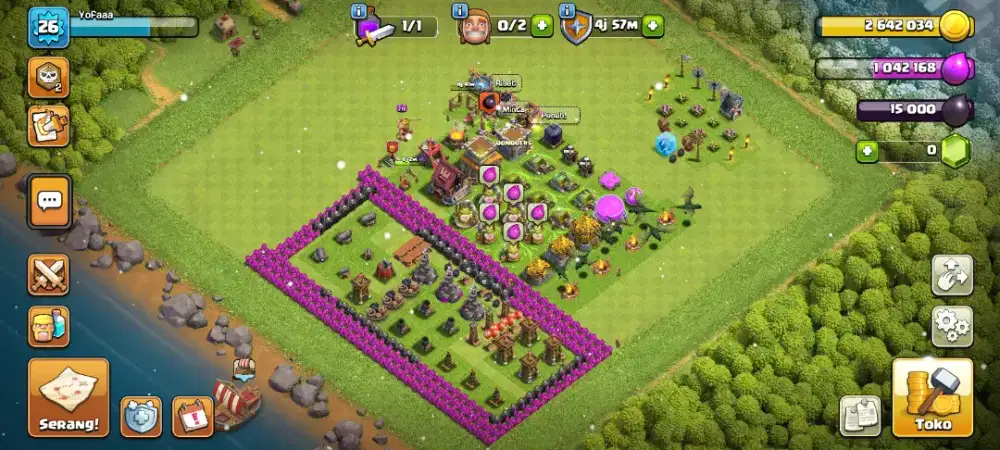This screenshot has height=450, width=1000.
Task: Open the crossed swords icon
Action: [x=49, y=273]
